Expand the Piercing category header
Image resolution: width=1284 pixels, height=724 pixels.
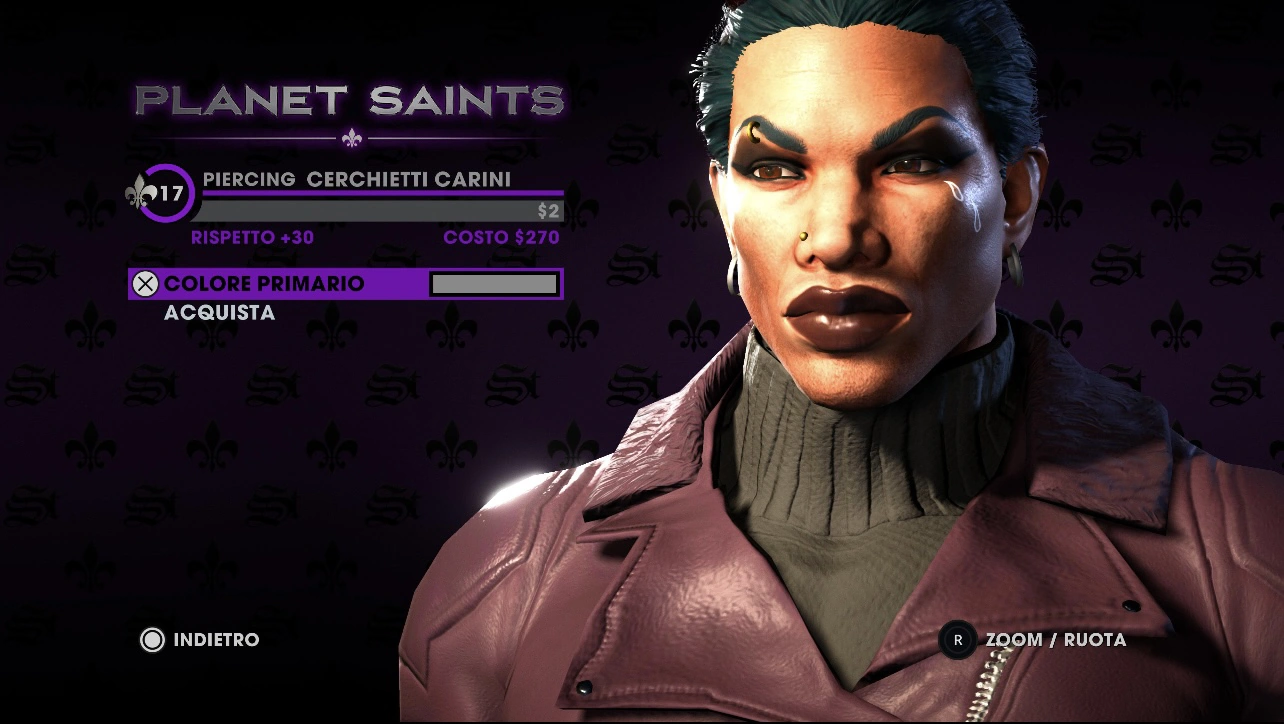coord(250,179)
